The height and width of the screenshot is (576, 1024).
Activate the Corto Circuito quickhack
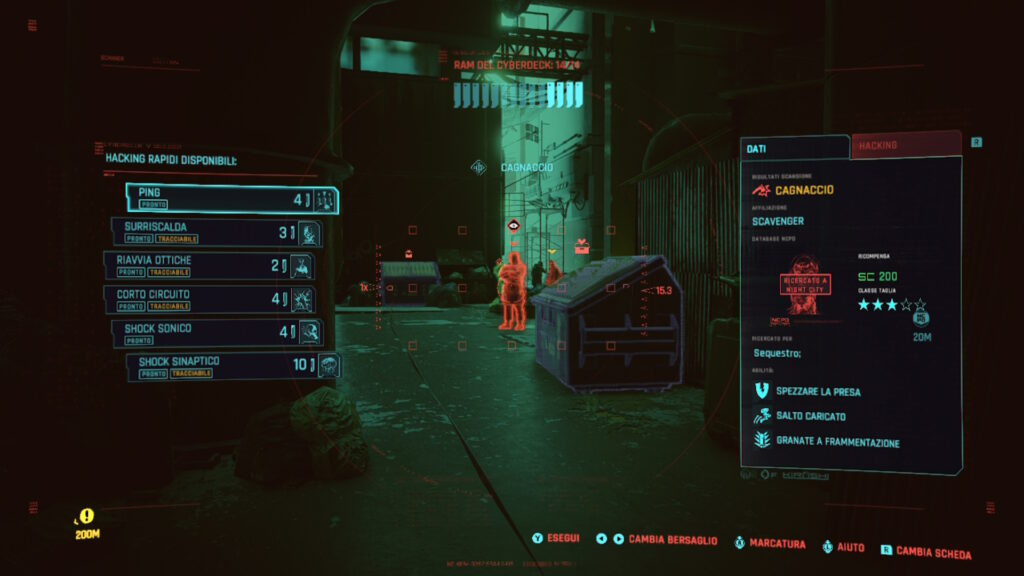[208, 299]
